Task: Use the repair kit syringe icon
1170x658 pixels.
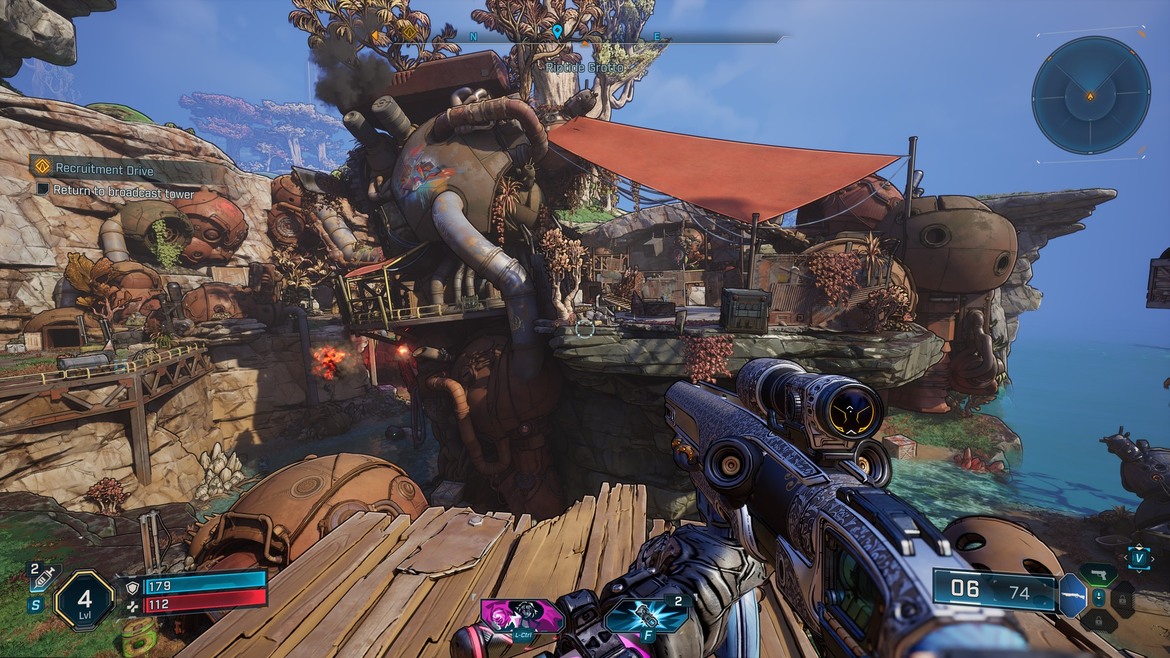Action: tap(45, 576)
